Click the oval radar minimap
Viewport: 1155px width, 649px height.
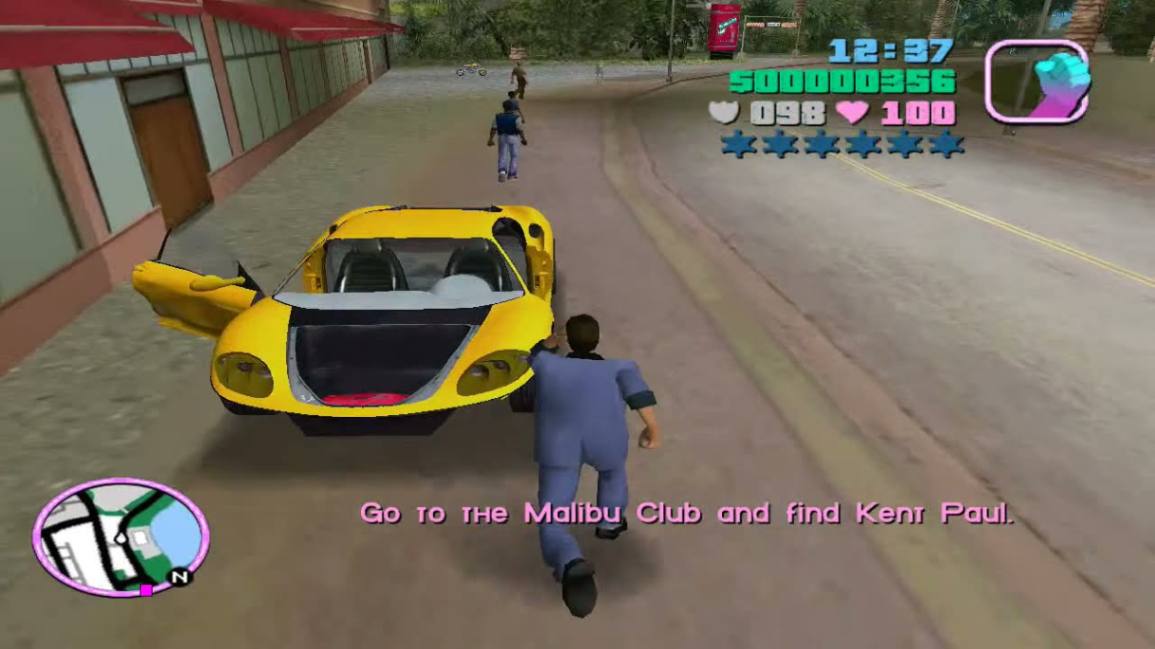pyautogui.click(x=120, y=535)
